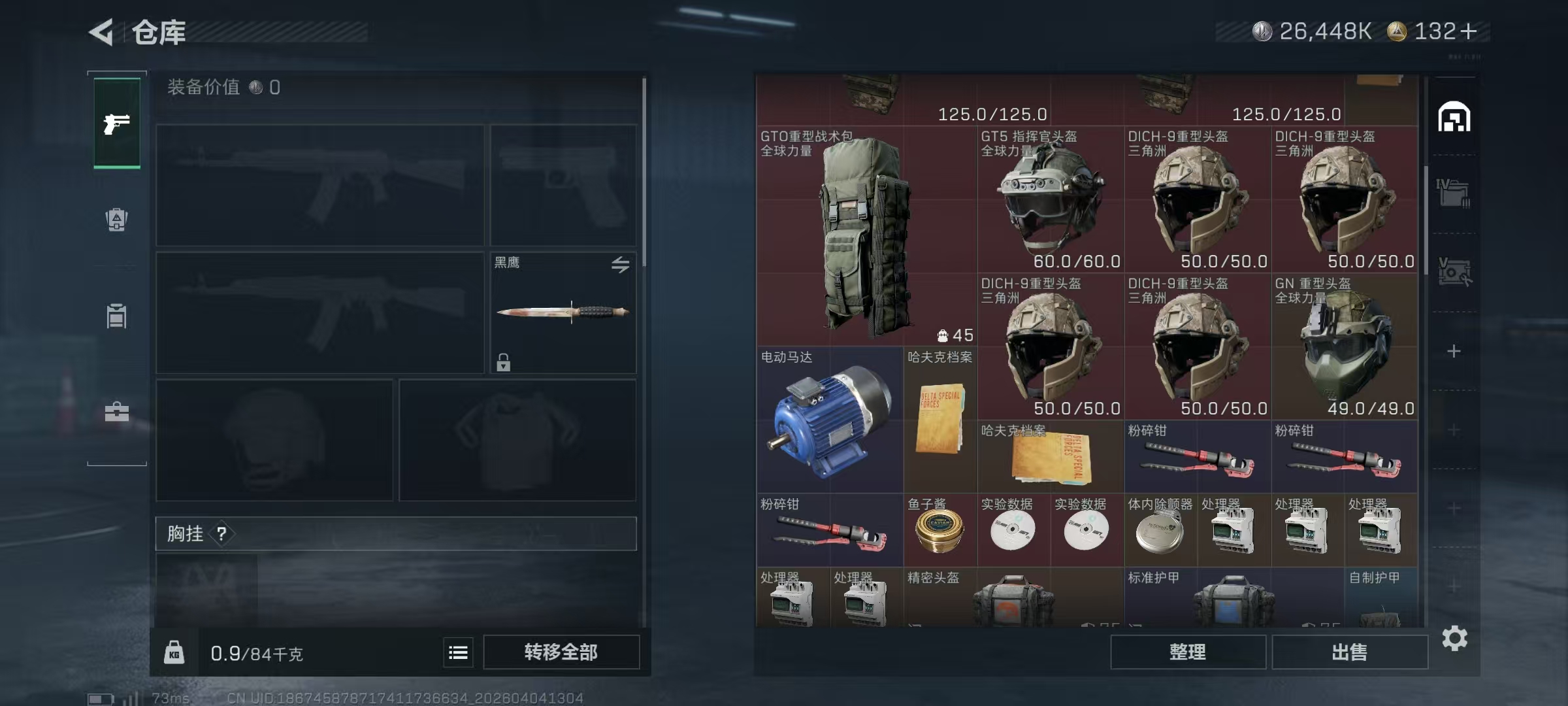
Task: Add premium currency with plus button
Action: click(x=1468, y=31)
